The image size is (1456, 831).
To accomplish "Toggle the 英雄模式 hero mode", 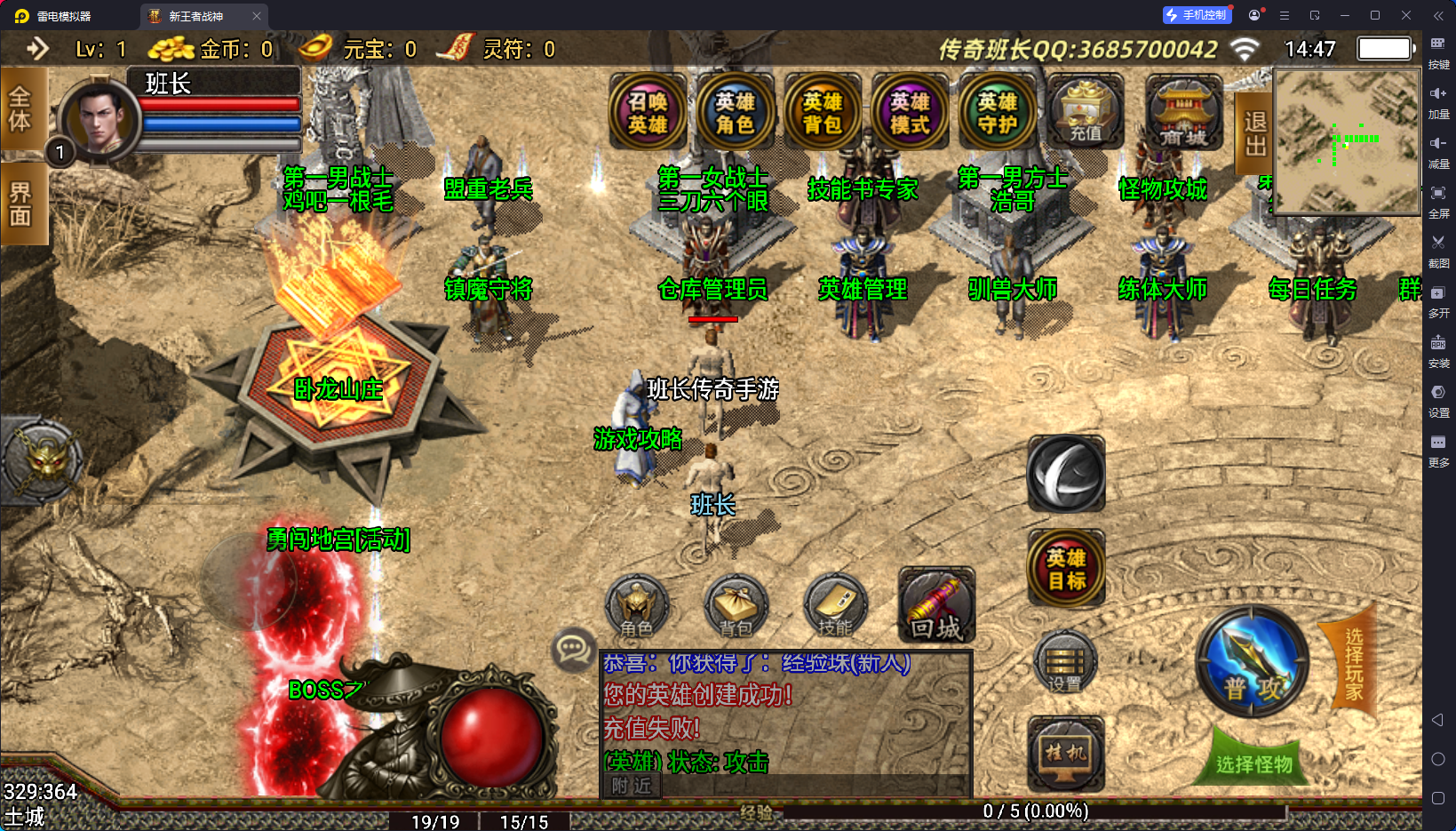I will pyautogui.click(x=910, y=113).
